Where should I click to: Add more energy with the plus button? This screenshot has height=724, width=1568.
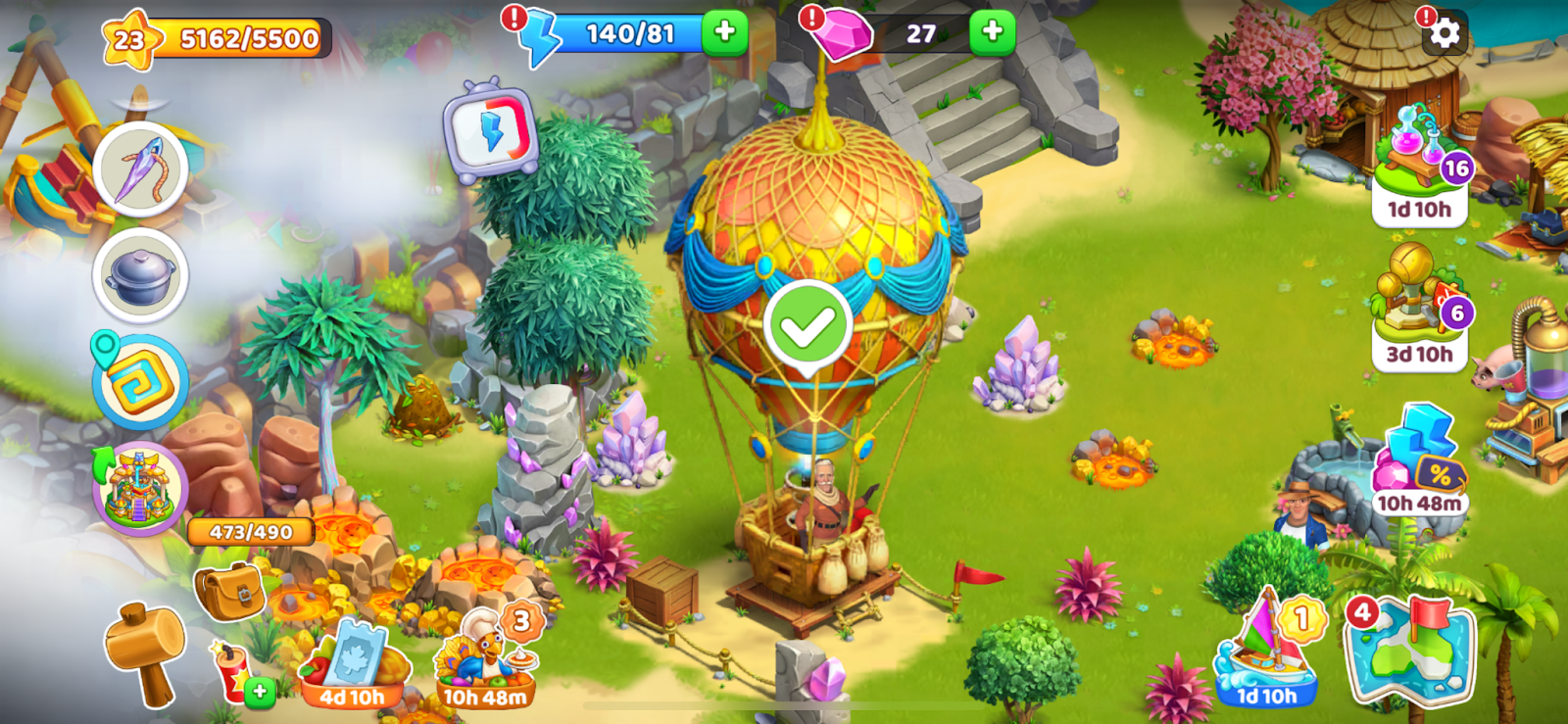(x=724, y=32)
